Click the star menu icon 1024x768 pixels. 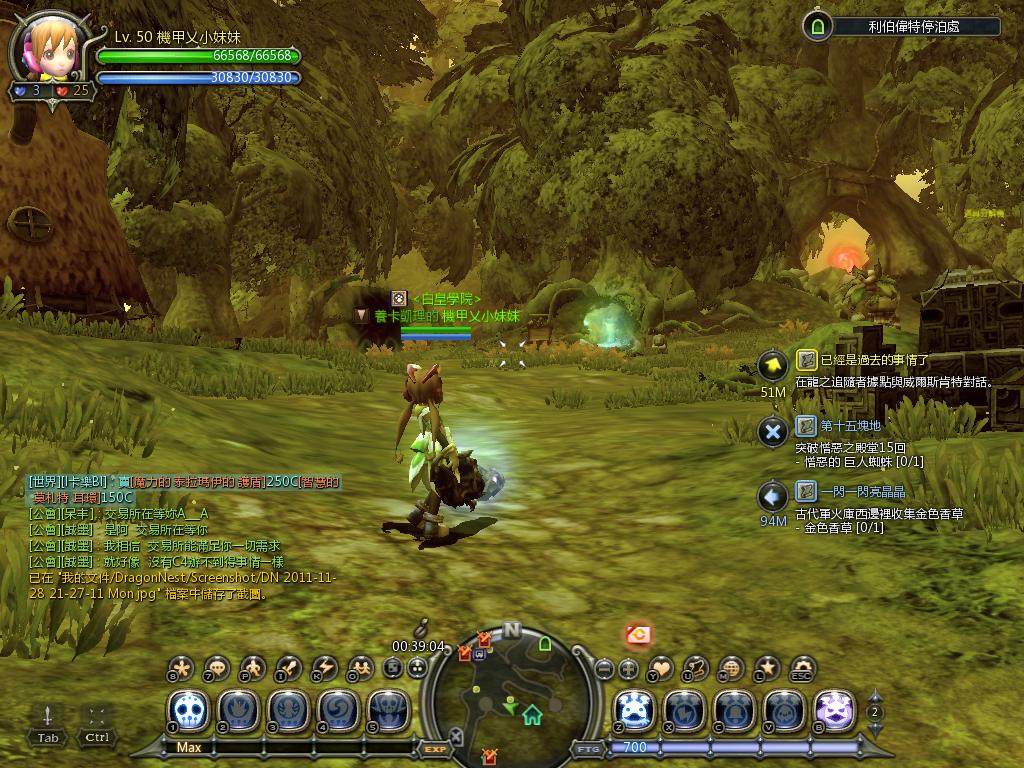tap(767, 668)
